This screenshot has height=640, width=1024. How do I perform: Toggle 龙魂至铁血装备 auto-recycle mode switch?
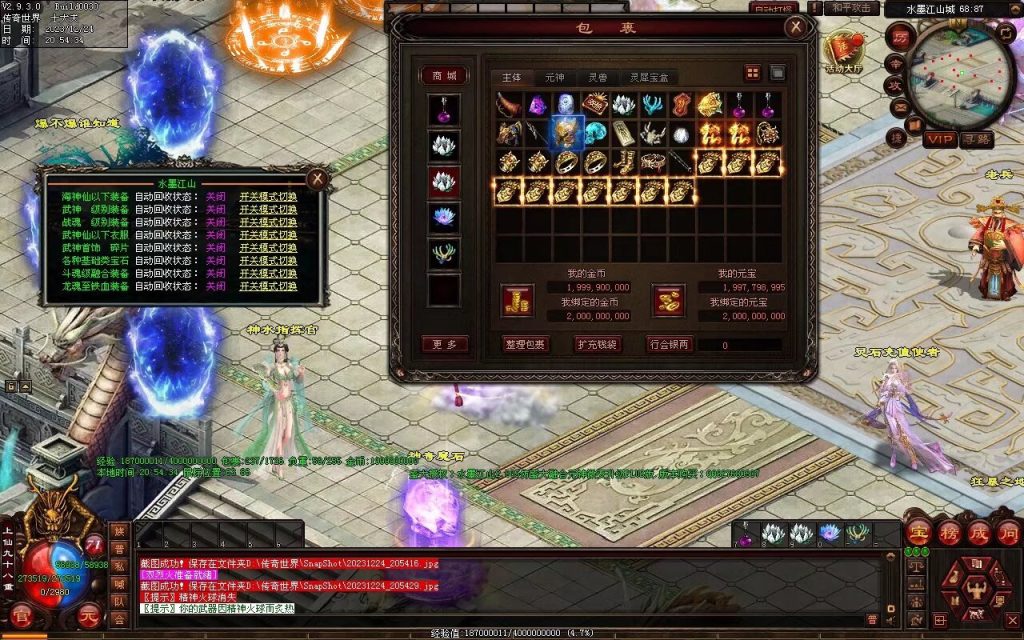click(x=268, y=287)
